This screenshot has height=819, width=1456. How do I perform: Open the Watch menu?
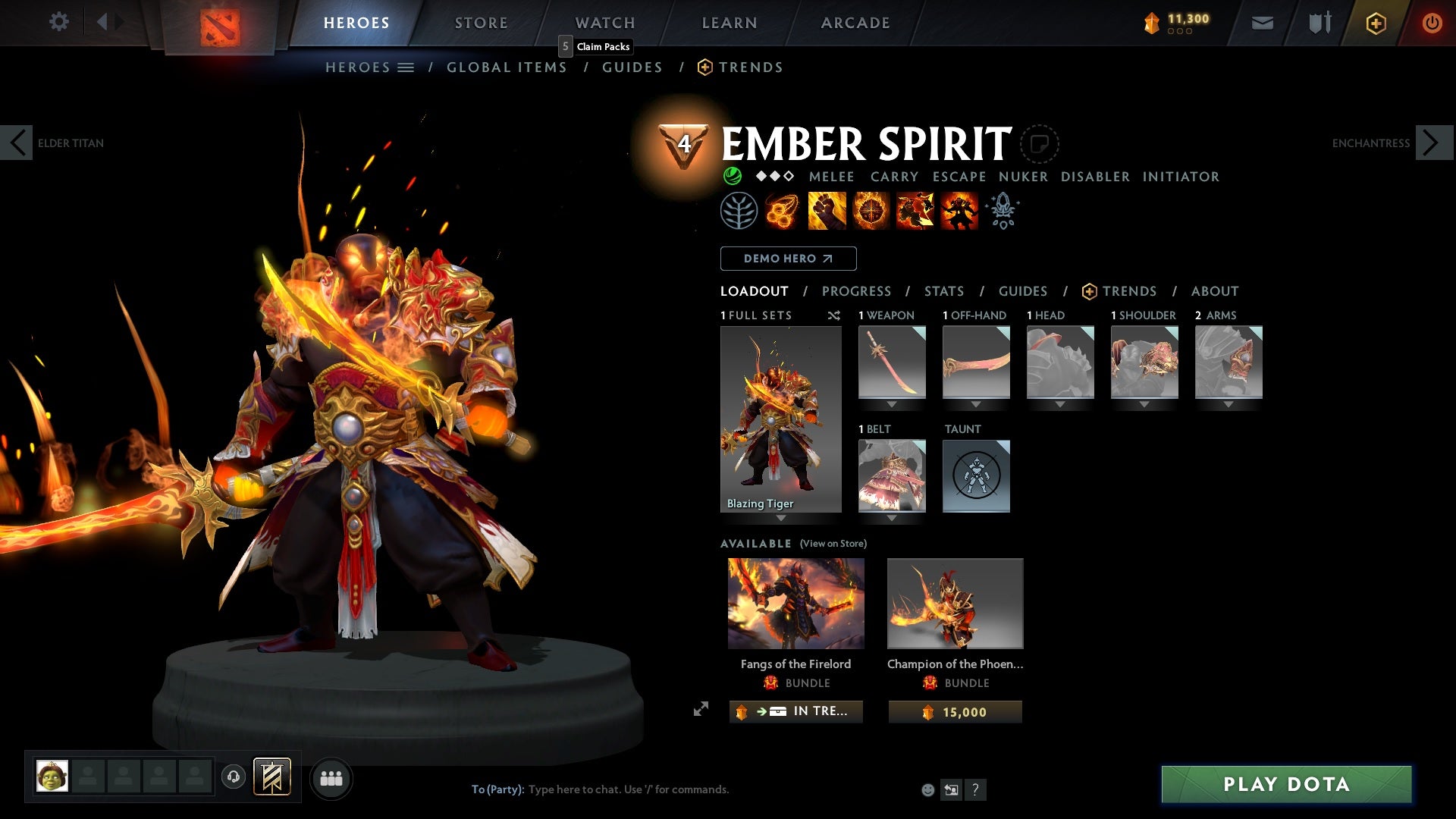pyautogui.click(x=604, y=22)
